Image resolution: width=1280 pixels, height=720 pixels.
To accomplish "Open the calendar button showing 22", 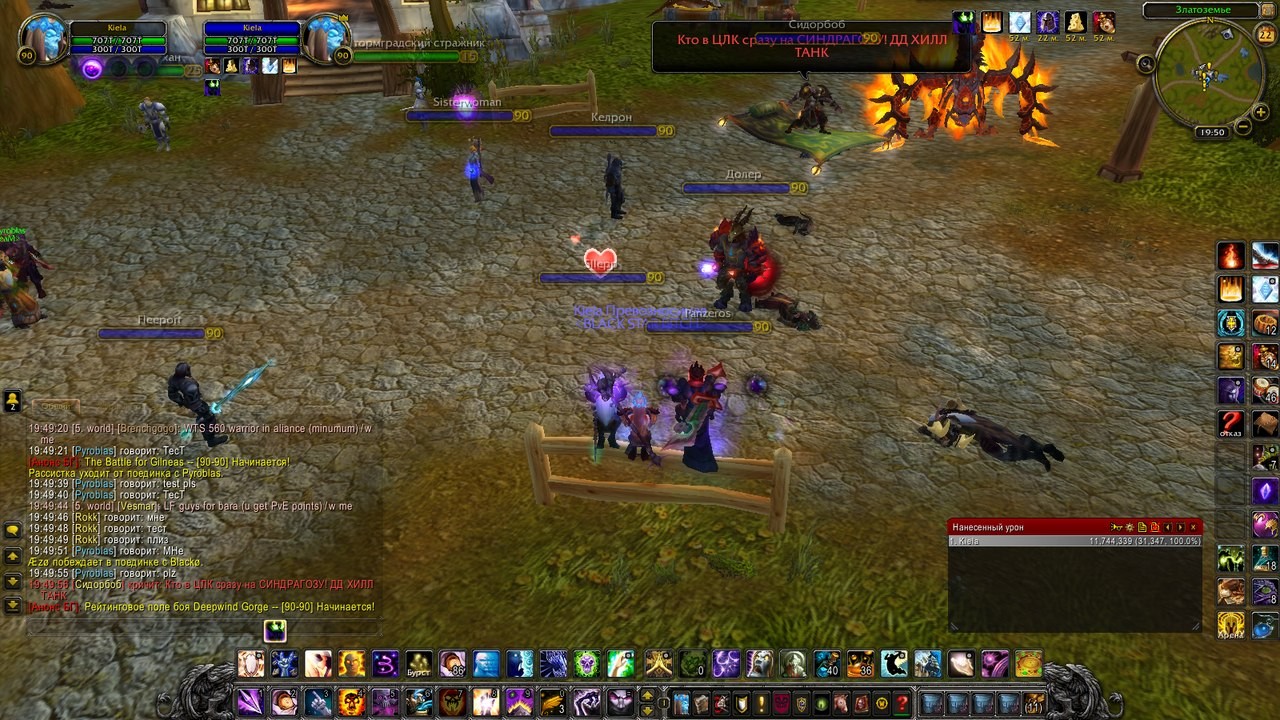I will [x=1265, y=35].
